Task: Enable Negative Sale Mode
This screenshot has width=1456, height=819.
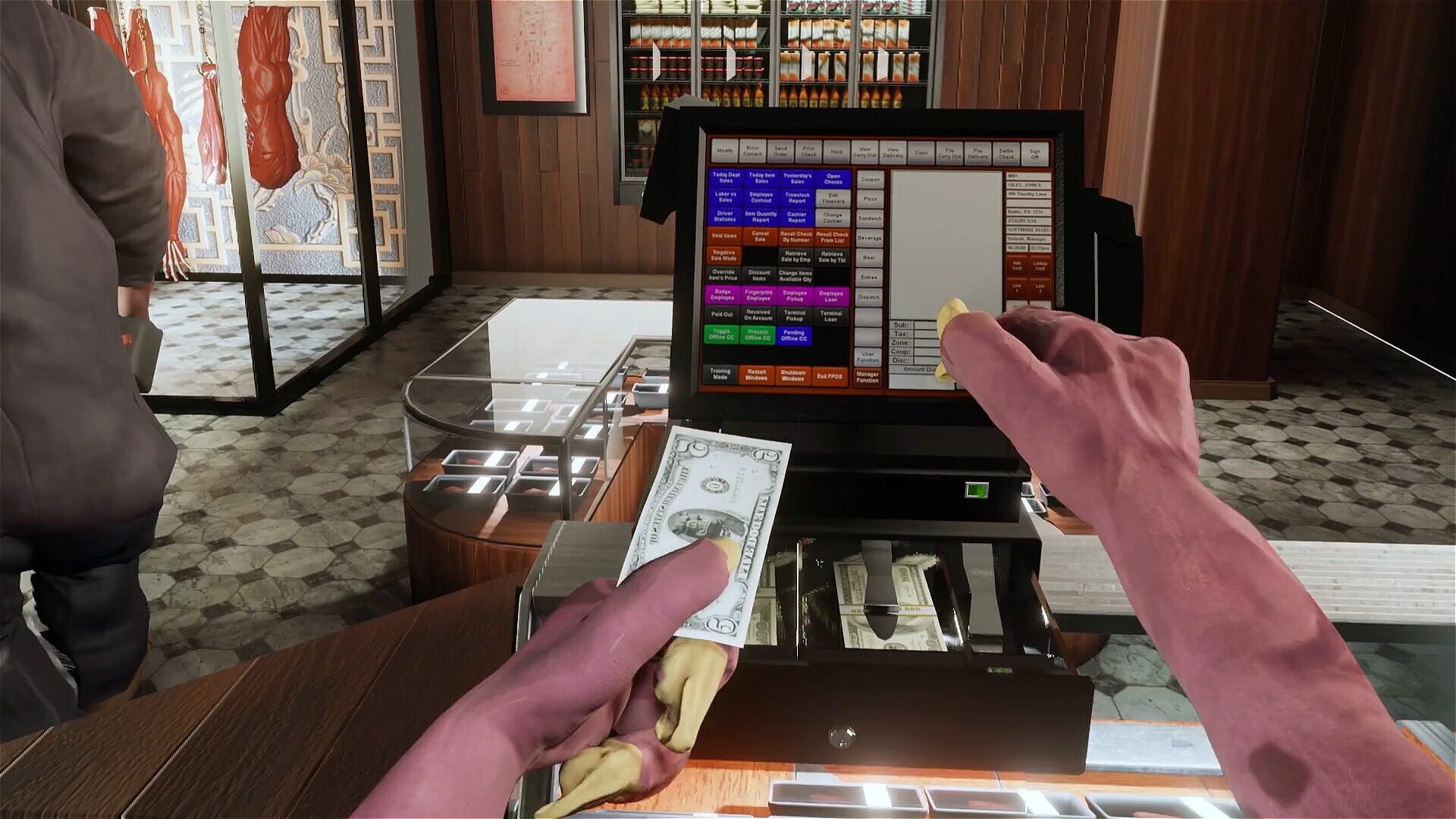Action: [x=723, y=256]
